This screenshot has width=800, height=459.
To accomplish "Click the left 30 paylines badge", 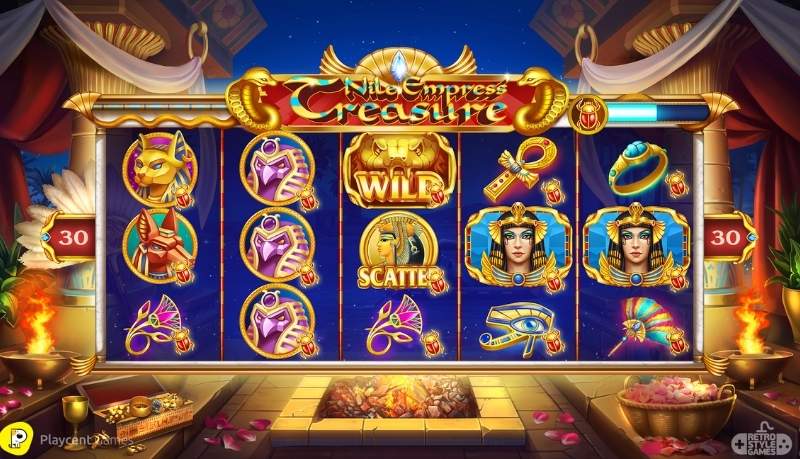I will (69, 238).
